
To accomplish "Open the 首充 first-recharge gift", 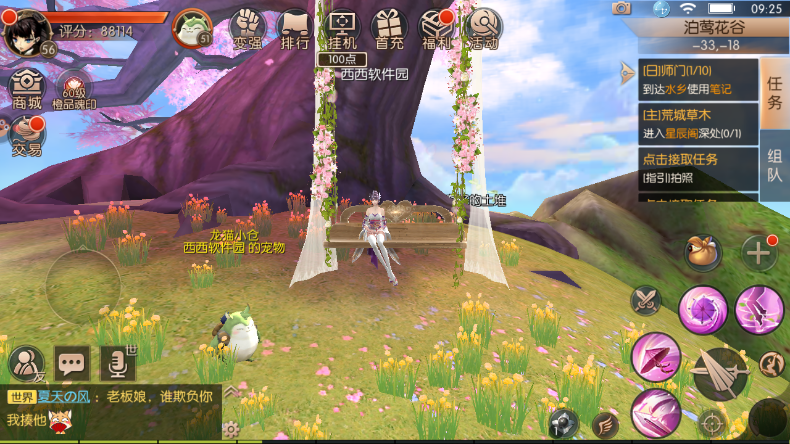I will (389, 29).
